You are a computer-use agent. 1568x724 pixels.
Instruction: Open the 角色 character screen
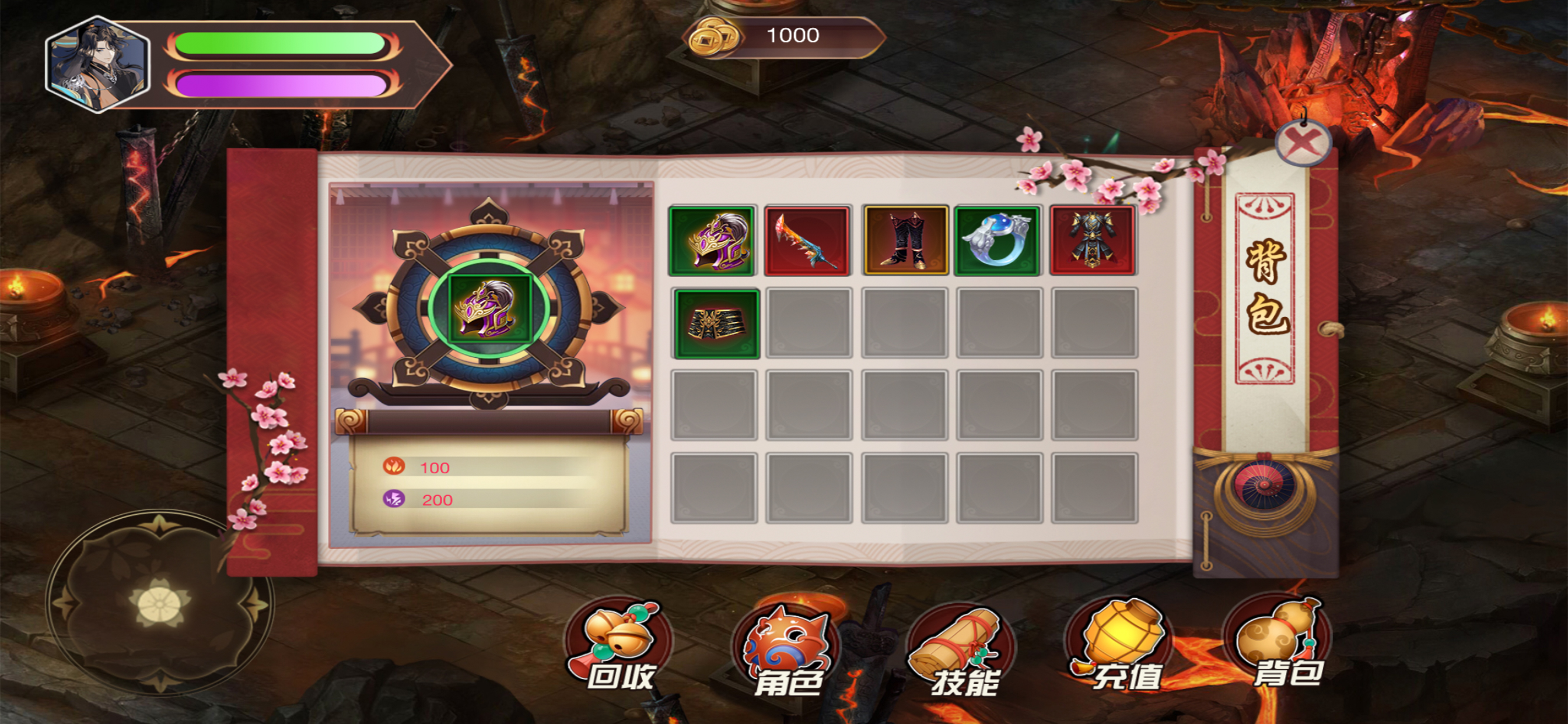786,650
